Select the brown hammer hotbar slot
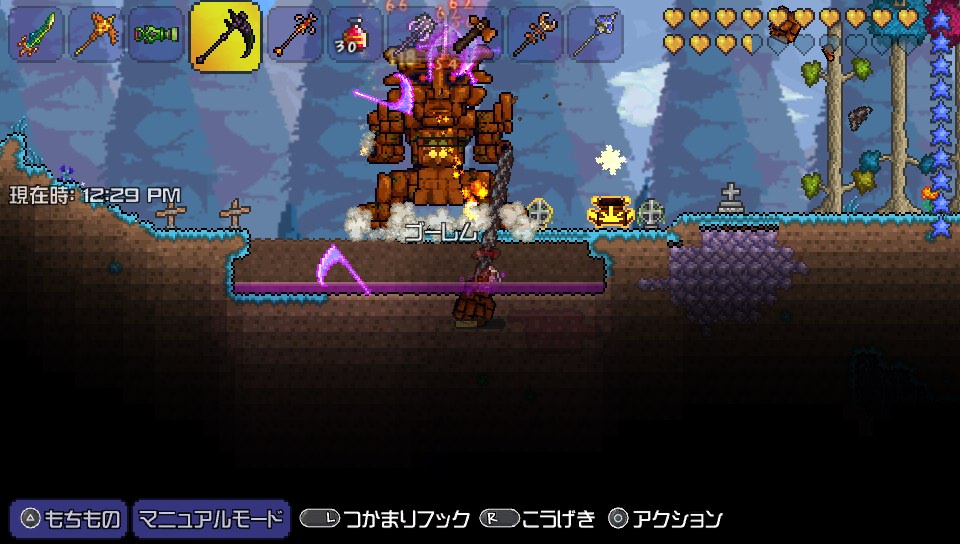 pos(474,36)
